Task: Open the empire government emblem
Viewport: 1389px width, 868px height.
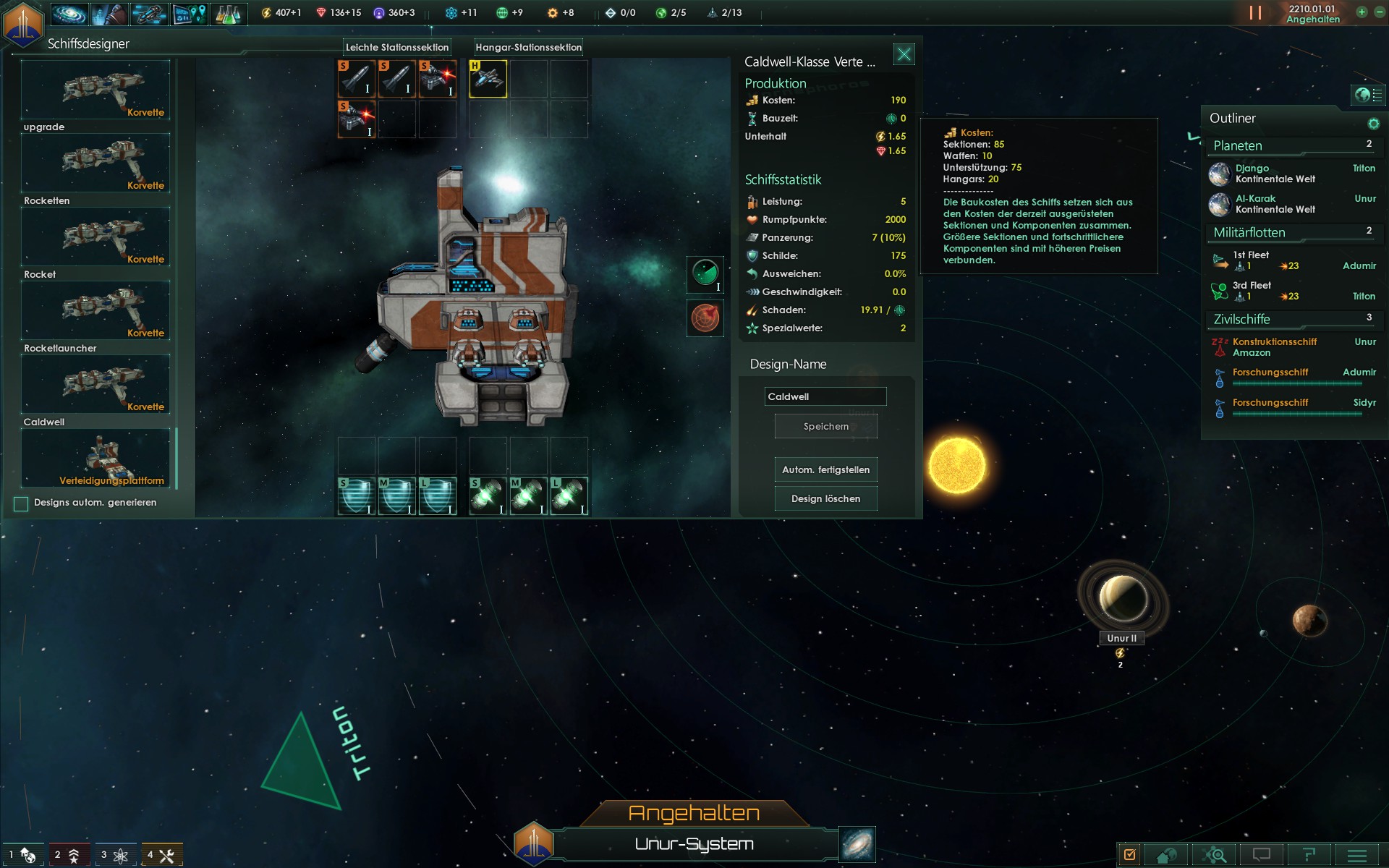Action: (x=23, y=23)
